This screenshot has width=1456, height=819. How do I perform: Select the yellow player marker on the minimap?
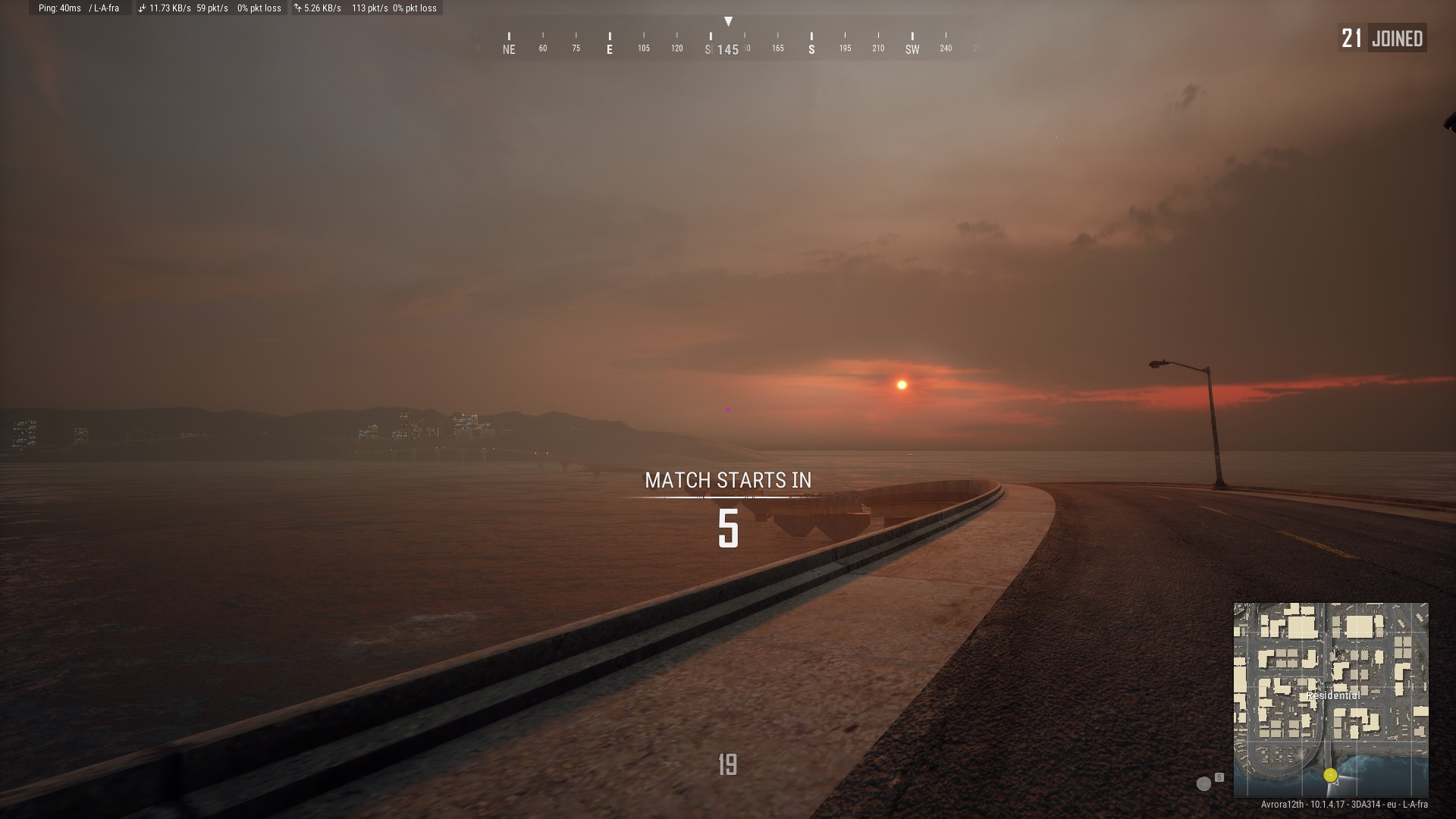click(1330, 775)
